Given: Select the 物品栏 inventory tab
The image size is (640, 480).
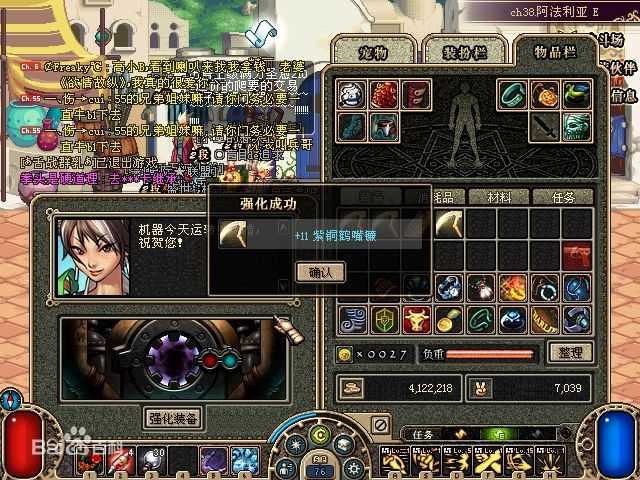Looking at the screenshot, I should pyautogui.click(x=555, y=50).
